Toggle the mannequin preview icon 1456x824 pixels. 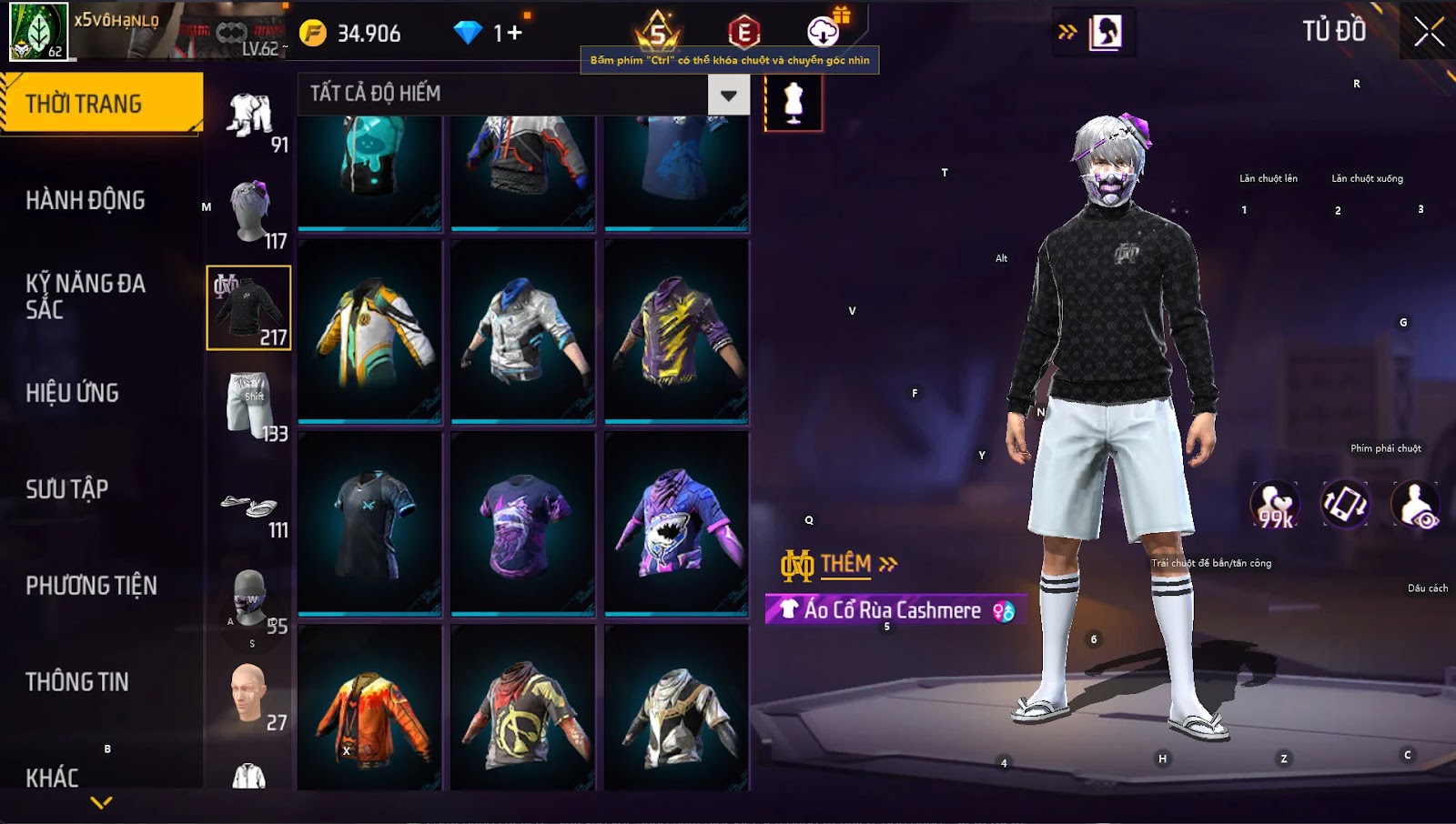794,104
